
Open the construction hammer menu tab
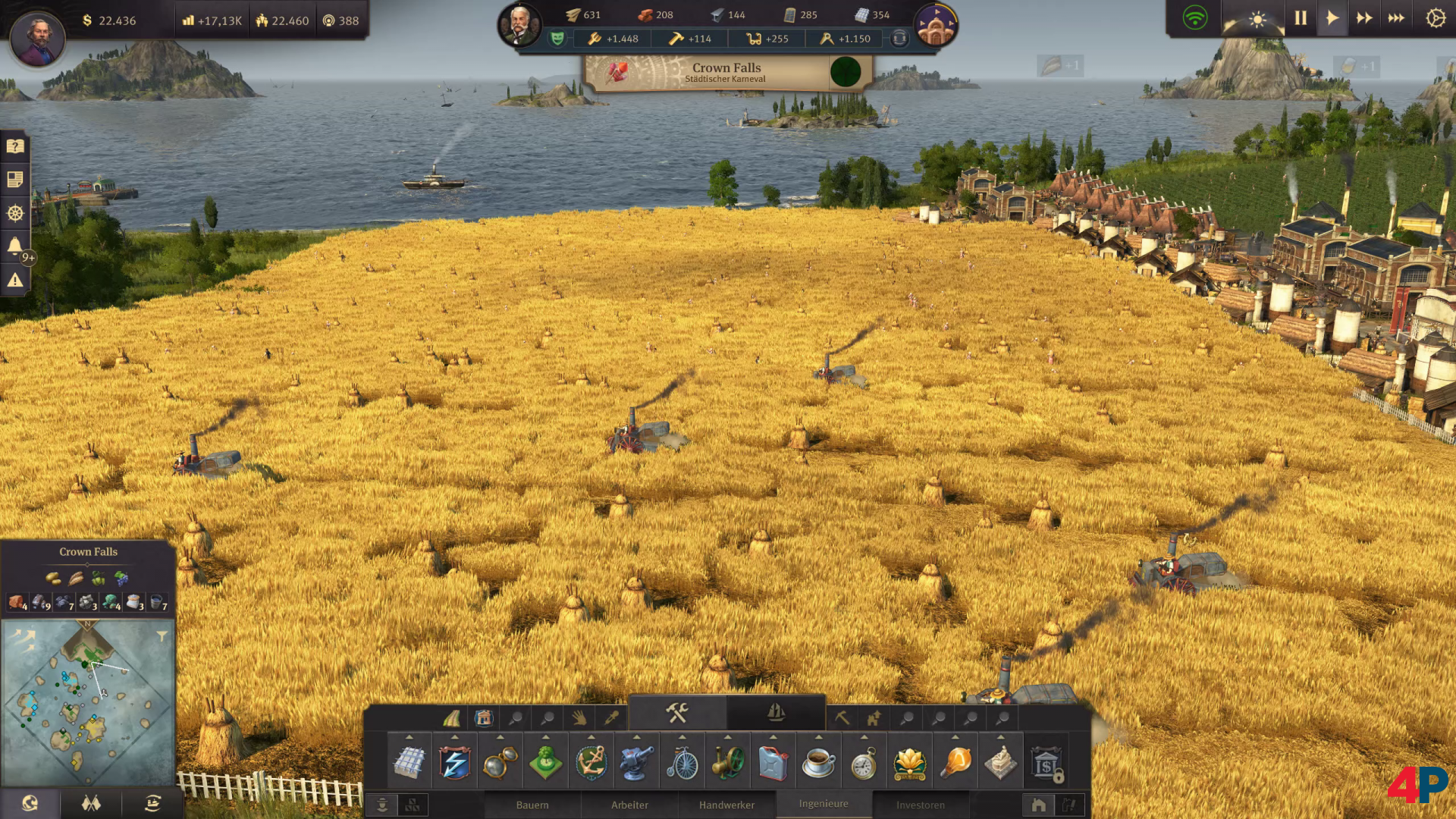pyautogui.click(x=677, y=713)
